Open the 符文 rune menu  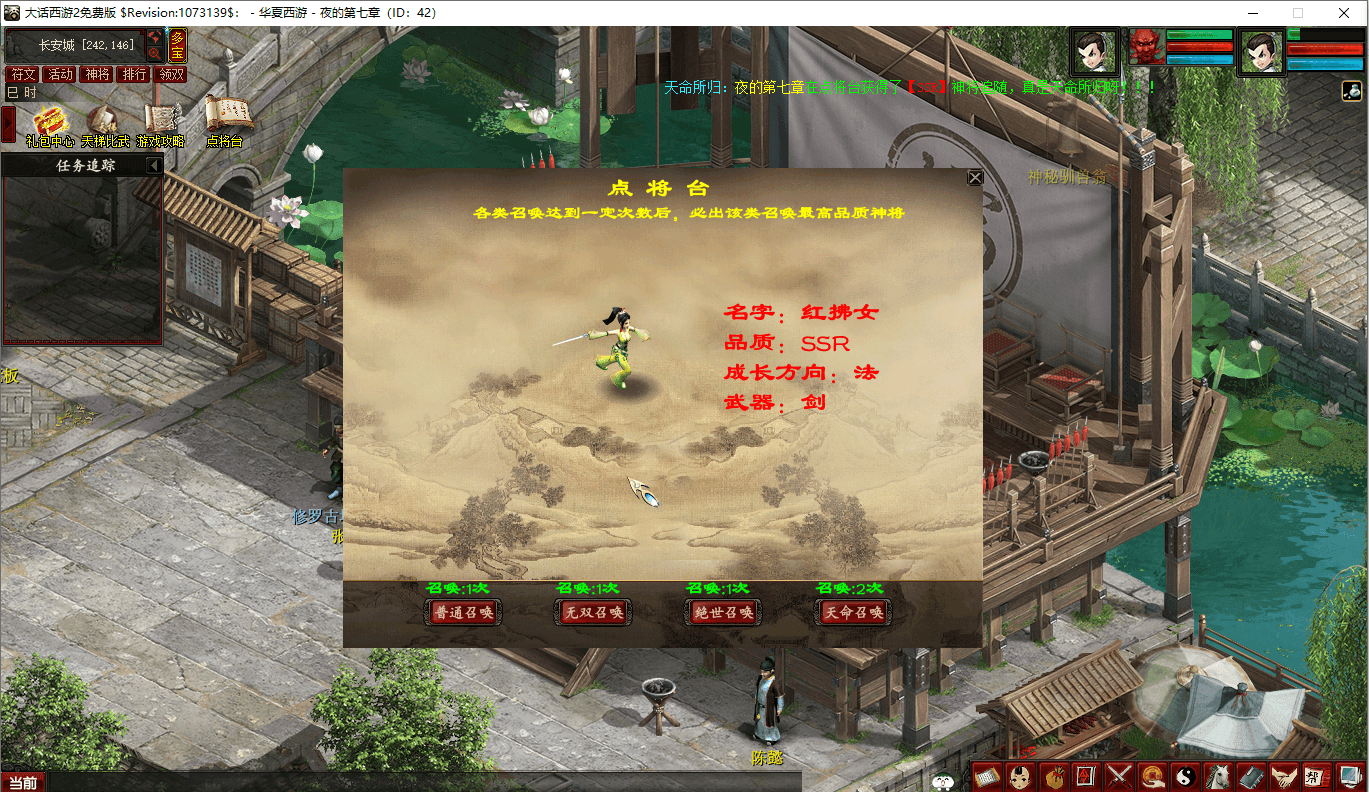(x=22, y=74)
